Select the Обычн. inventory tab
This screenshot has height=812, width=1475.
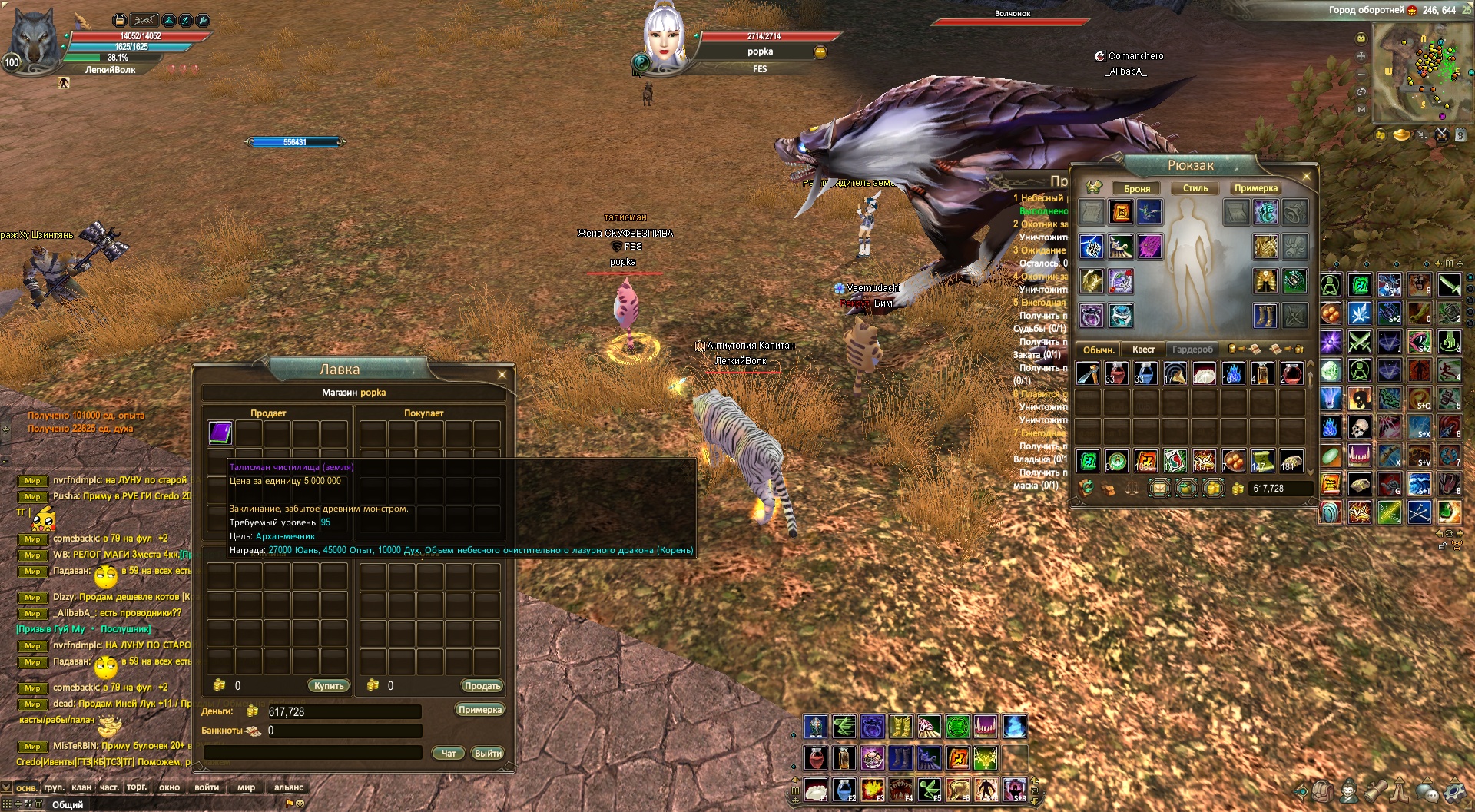1099,350
